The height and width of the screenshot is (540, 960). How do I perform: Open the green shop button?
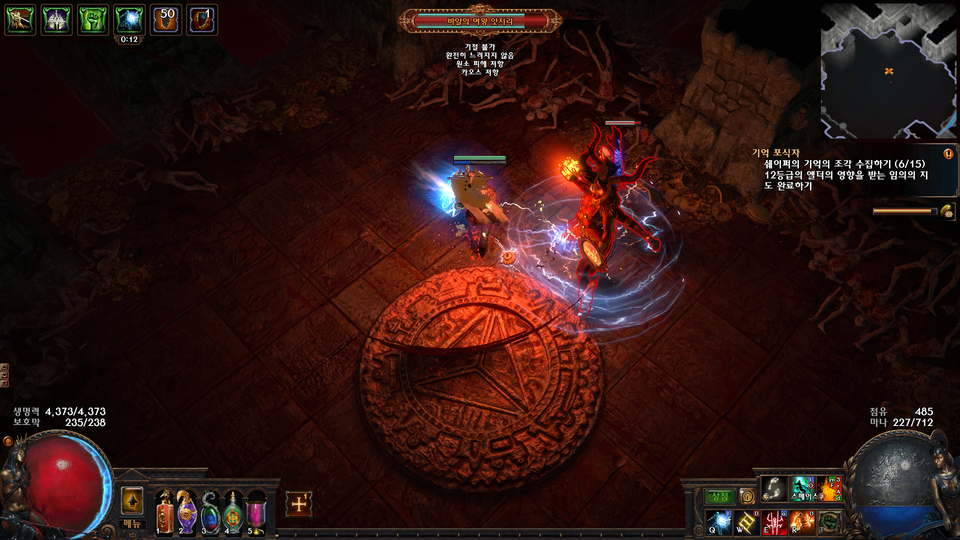coord(720,496)
